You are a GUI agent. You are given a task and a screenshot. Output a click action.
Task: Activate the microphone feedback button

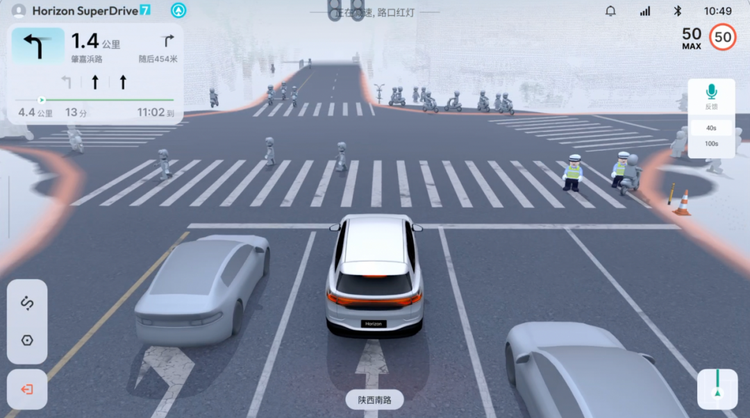coord(711,96)
